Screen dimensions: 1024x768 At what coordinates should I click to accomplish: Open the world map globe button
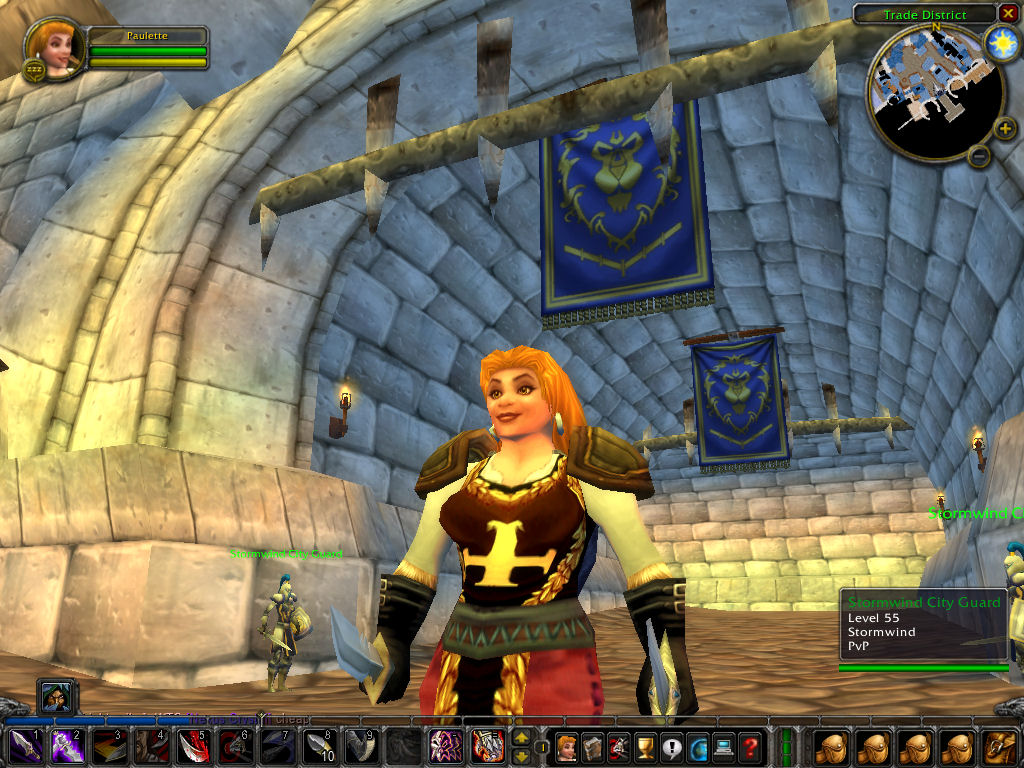(x=697, y=747)
